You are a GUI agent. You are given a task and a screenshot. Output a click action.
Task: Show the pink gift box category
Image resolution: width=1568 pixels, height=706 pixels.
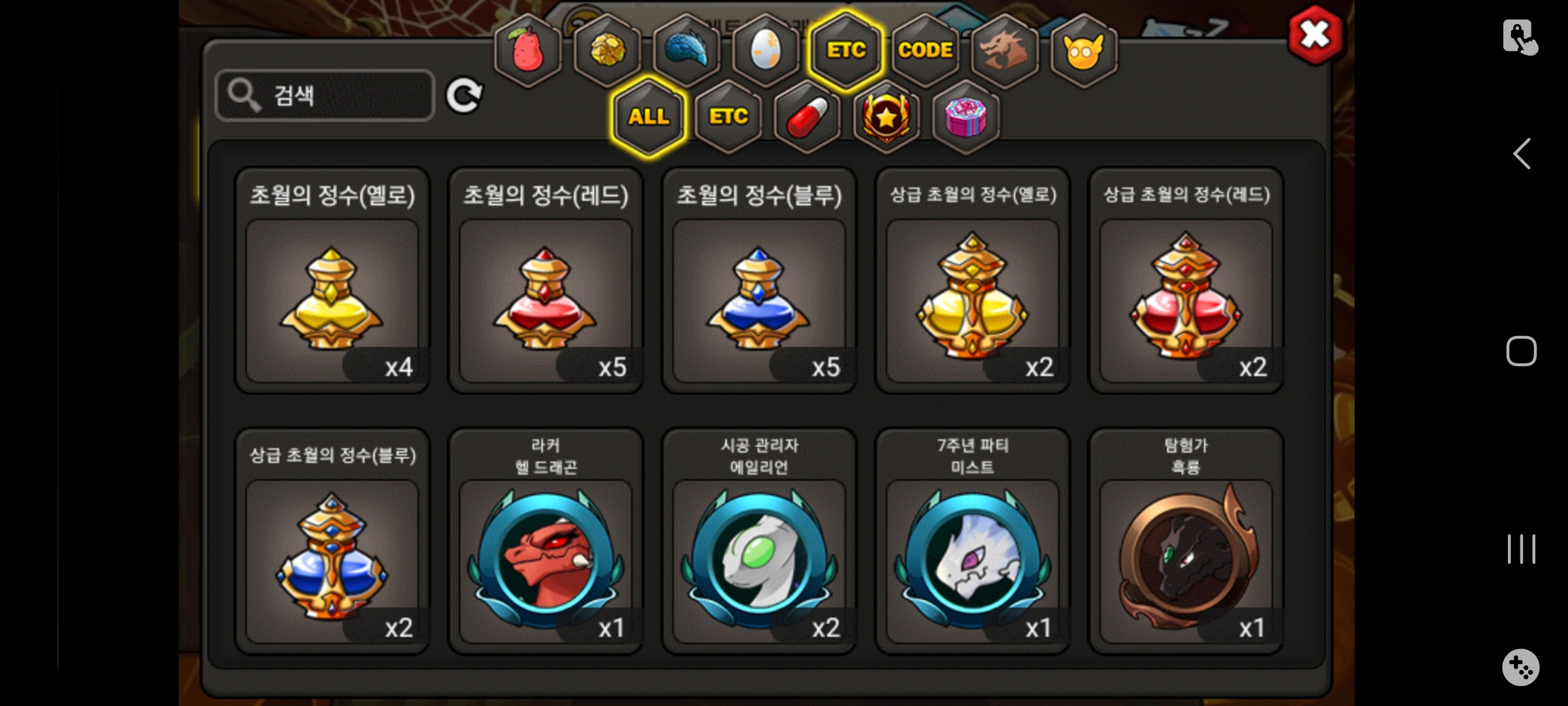(x=966, y=117)
